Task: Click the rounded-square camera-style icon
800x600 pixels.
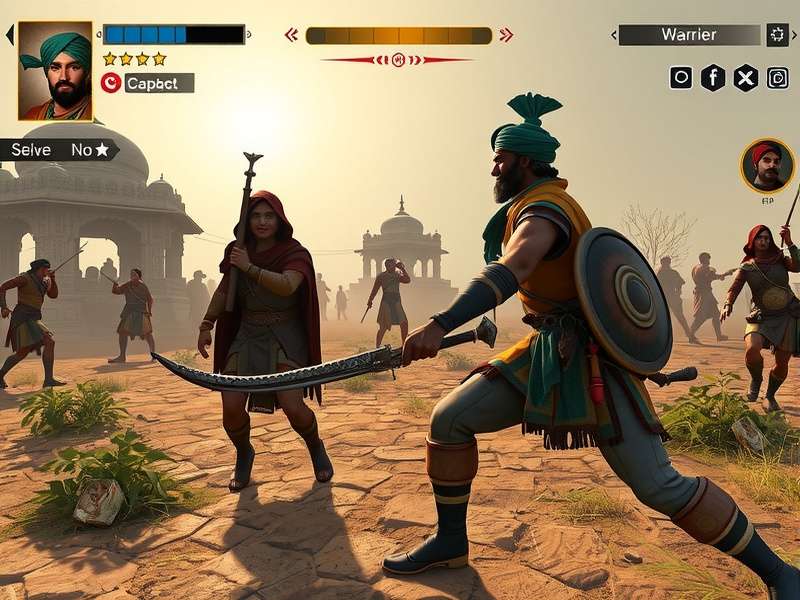Action: (777, 78)
